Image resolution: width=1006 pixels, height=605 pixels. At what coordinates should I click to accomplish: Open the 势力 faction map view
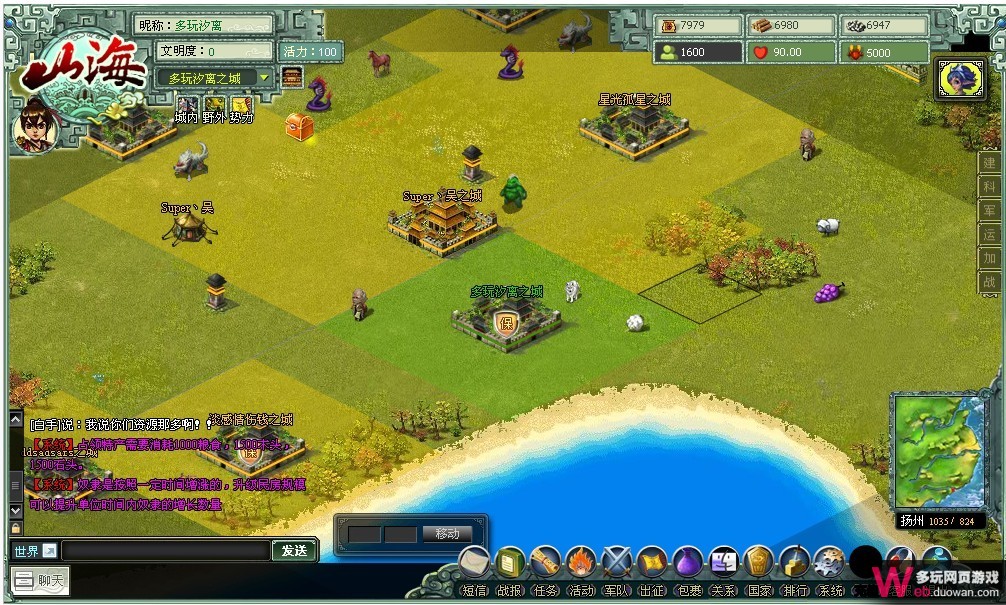pos(241,110)
